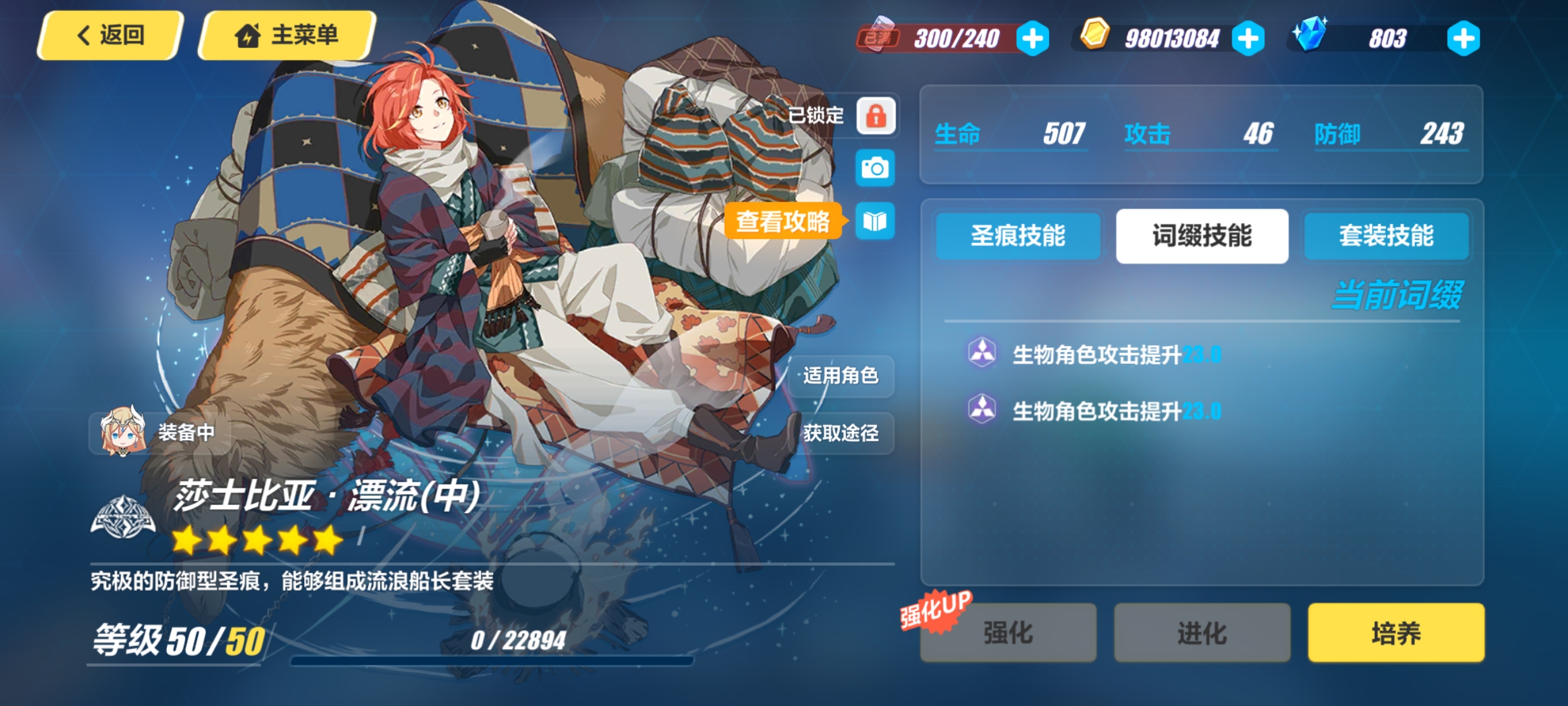
Task: Select the 词缀技能 tab
Action: click(1202, 236)
